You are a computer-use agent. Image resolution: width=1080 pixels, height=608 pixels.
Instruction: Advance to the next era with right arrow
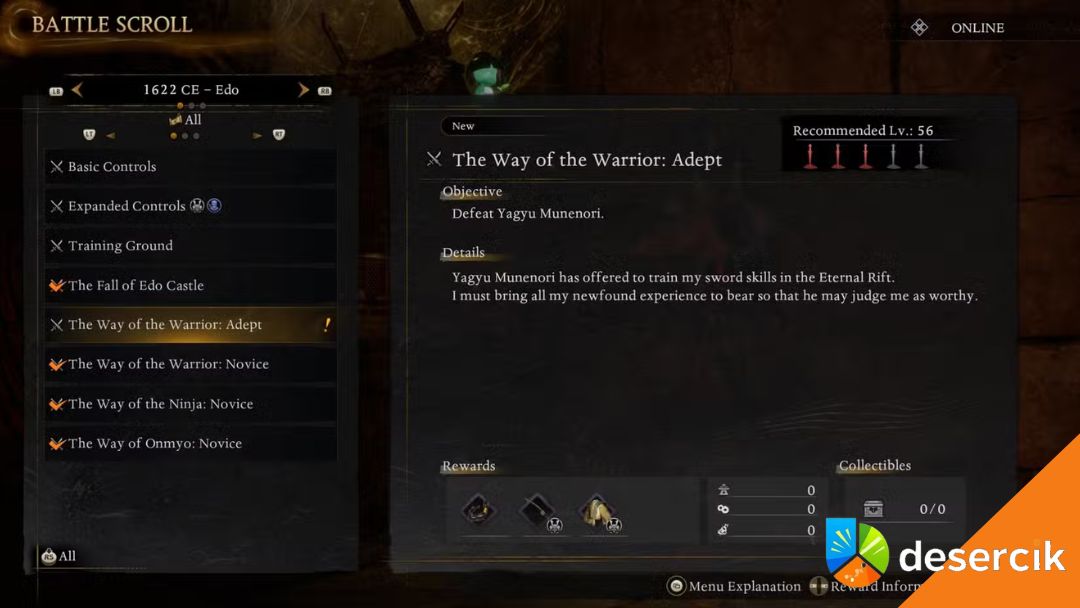pyautogui.click(x=303, y=90)
